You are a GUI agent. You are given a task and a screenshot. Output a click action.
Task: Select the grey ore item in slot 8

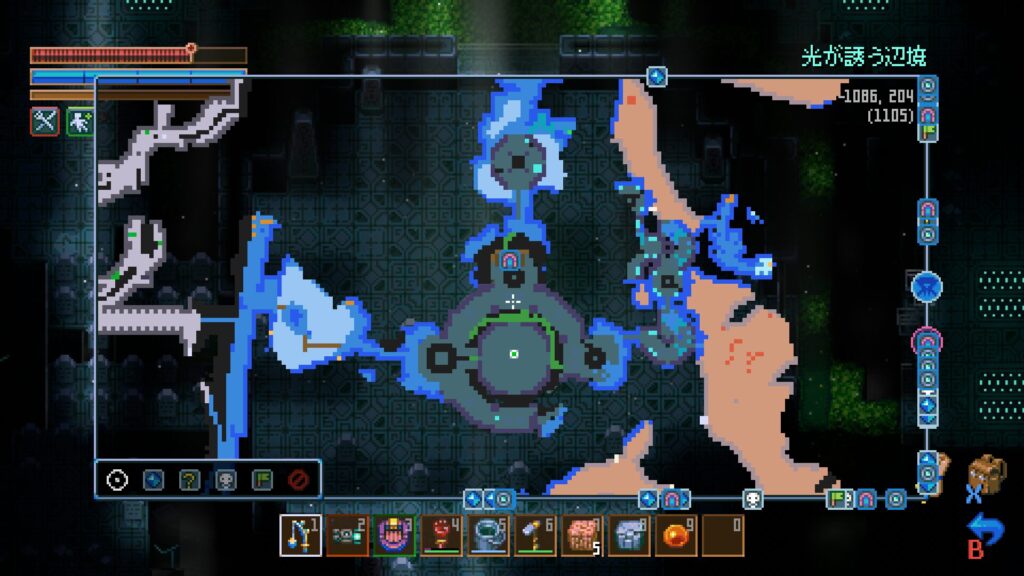pos(629,535)
